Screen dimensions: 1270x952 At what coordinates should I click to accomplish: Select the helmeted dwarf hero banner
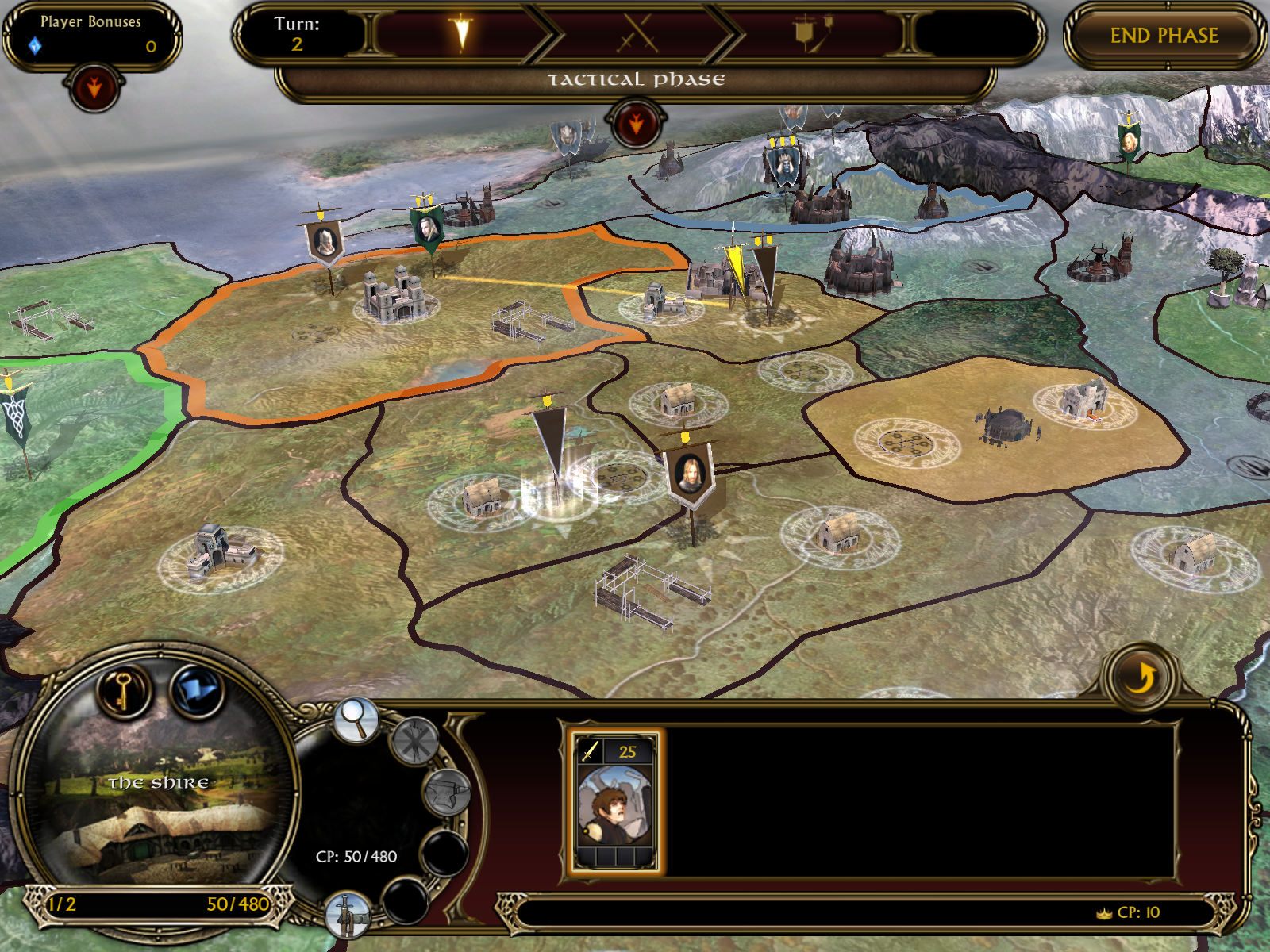325,240
